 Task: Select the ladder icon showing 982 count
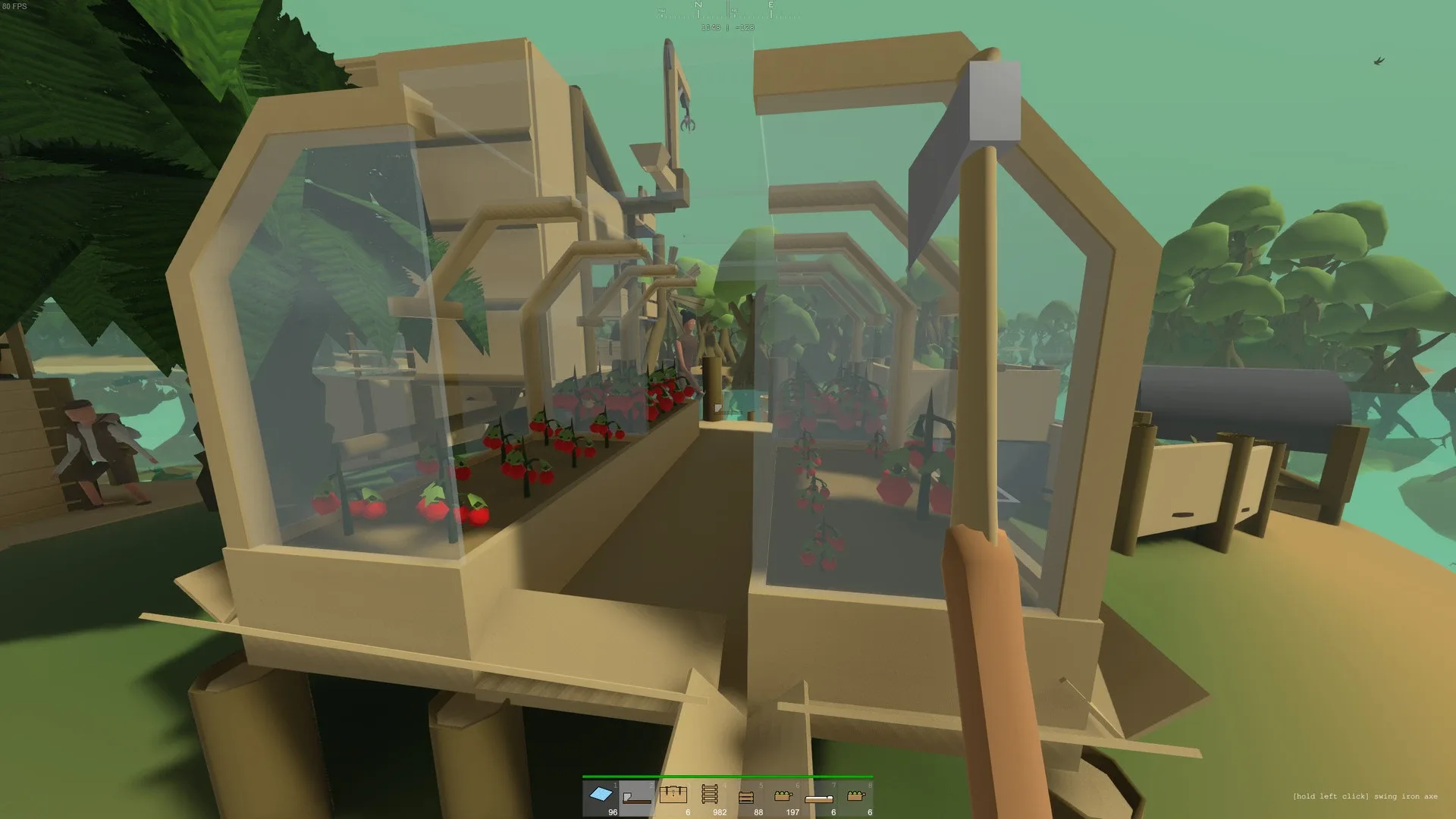[x=709, y=795]
